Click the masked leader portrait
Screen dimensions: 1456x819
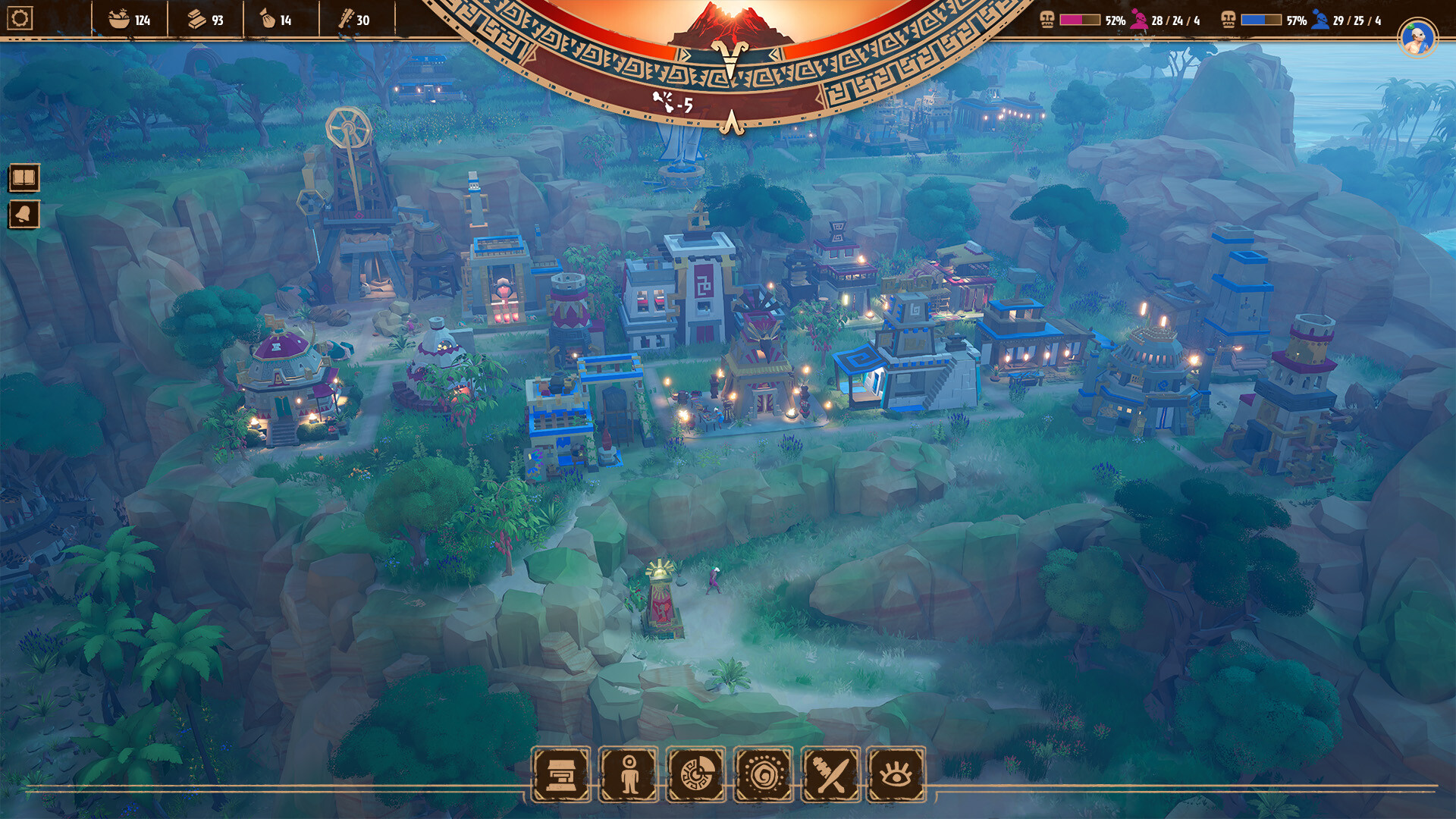coord(1417,37)
